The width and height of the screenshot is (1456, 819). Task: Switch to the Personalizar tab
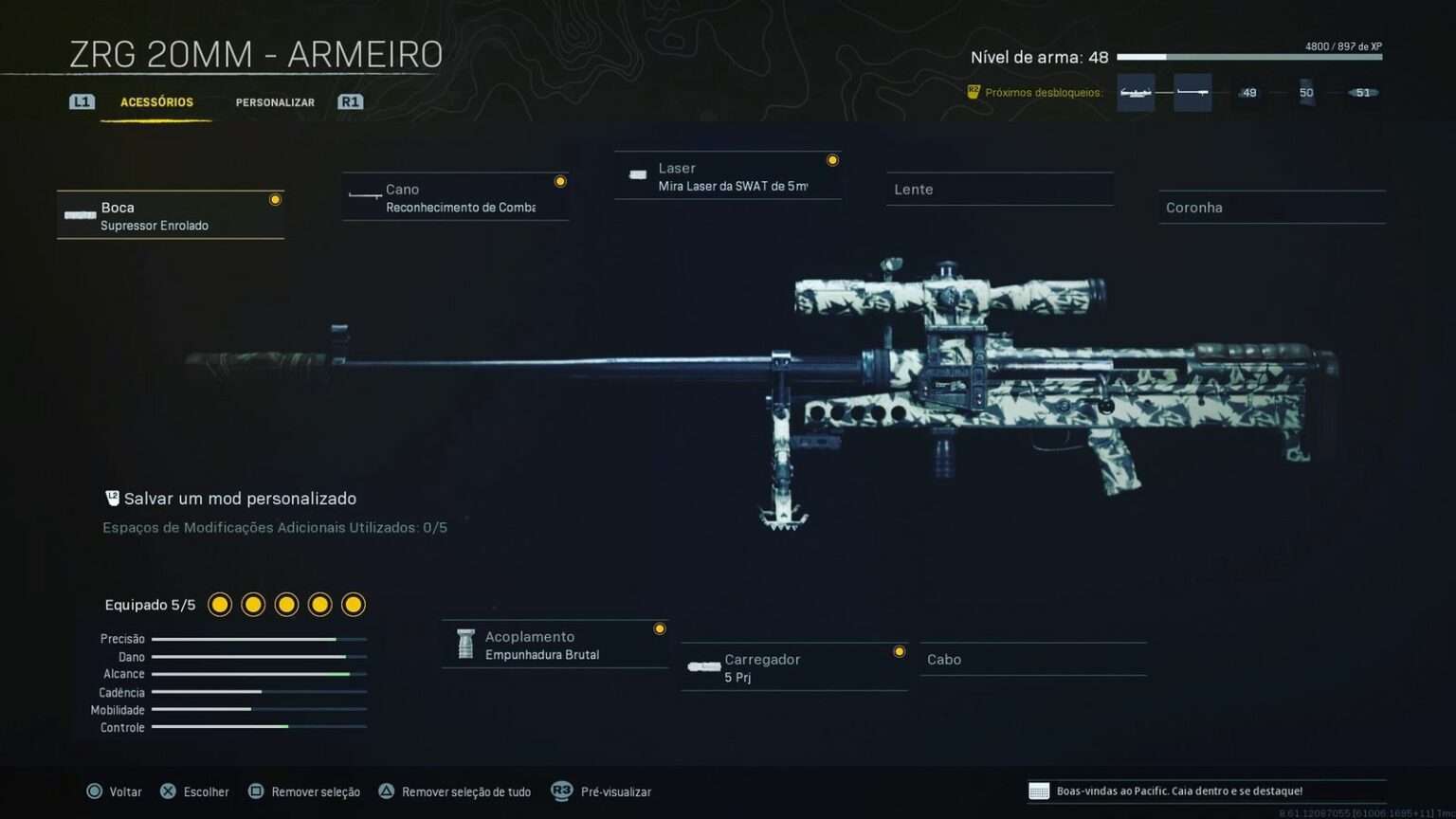[x=275, y=101]
